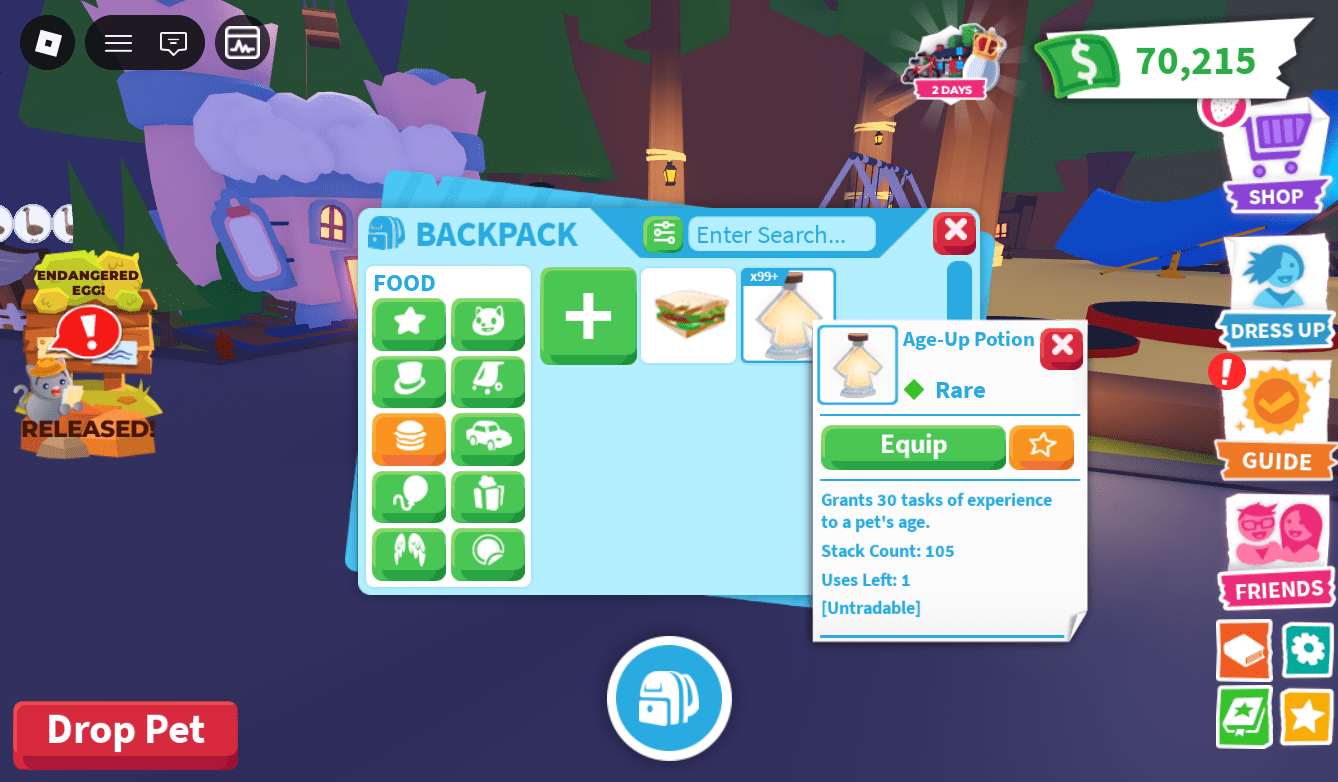This screenshot has height=782, width=1338.
Task: Open the Roblox chat bubble icon
Action: (175, 42)
